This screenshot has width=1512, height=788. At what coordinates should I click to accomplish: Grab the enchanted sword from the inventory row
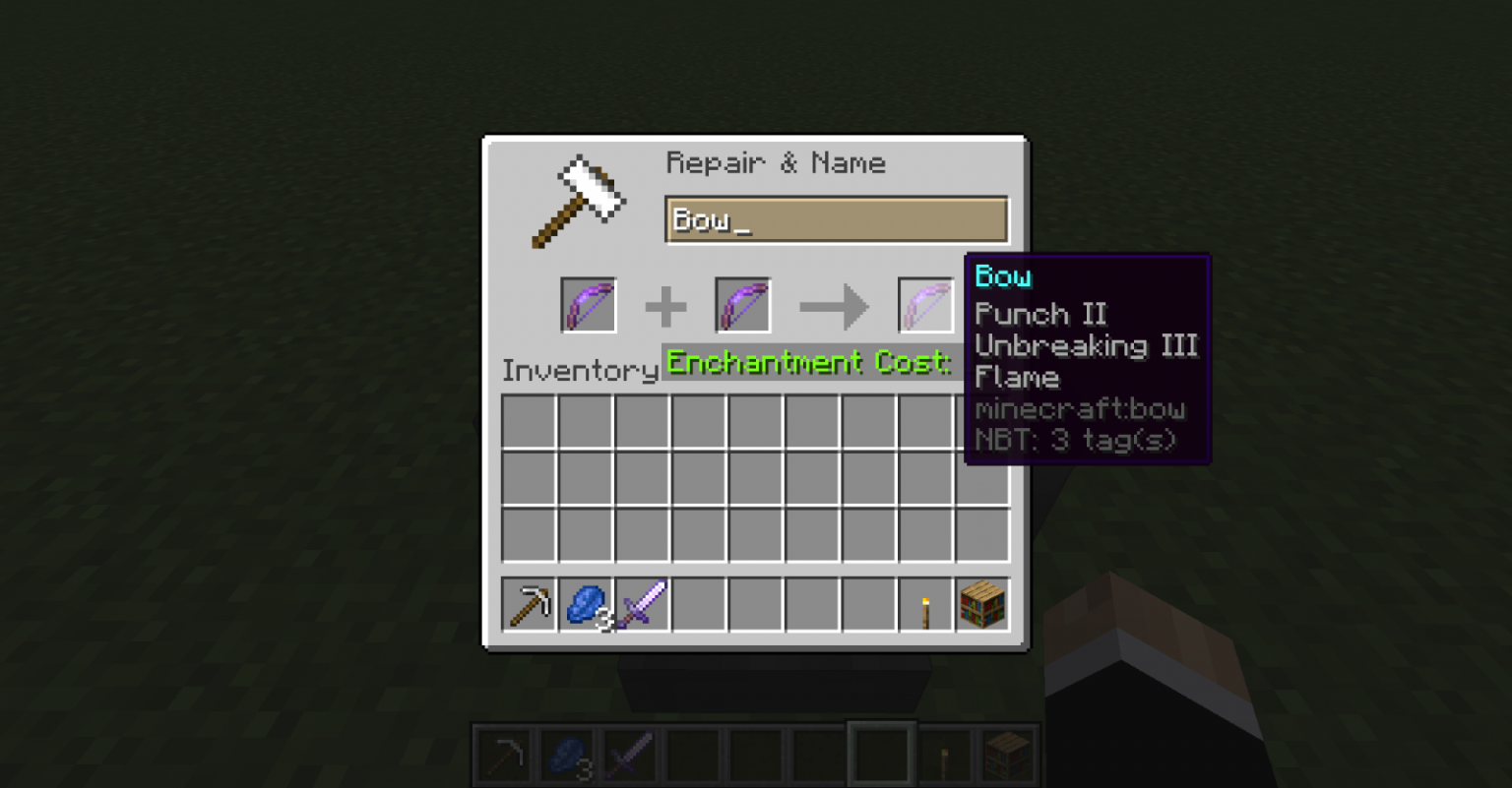(x=643, y=605)
